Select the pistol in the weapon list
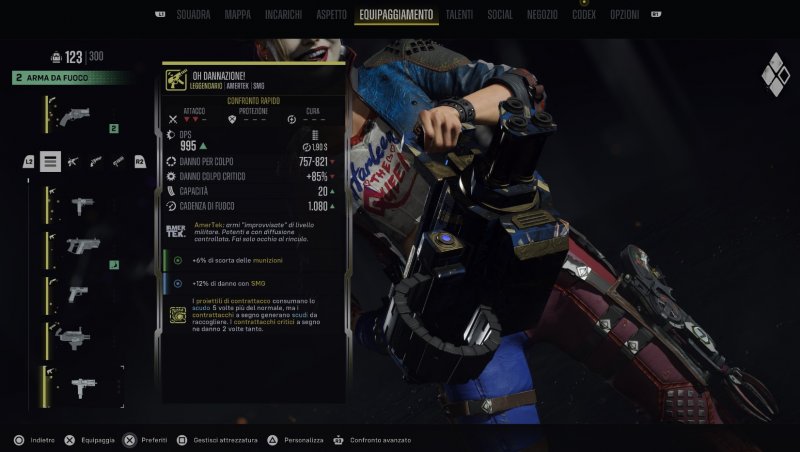Viewport: 800px width, 452px height. [80, 294]
